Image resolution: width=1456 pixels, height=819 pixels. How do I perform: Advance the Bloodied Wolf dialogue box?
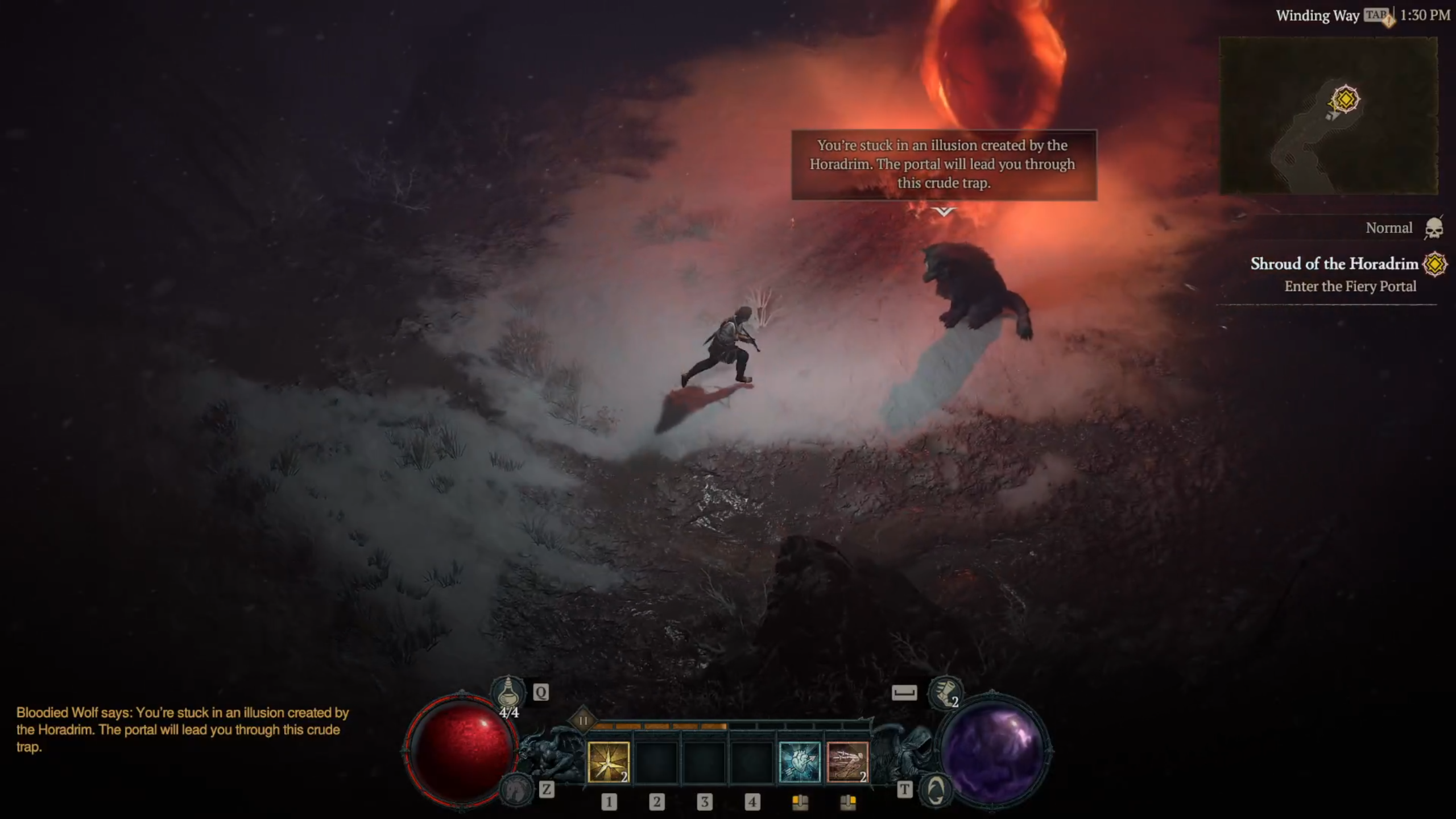pos(944,164)
